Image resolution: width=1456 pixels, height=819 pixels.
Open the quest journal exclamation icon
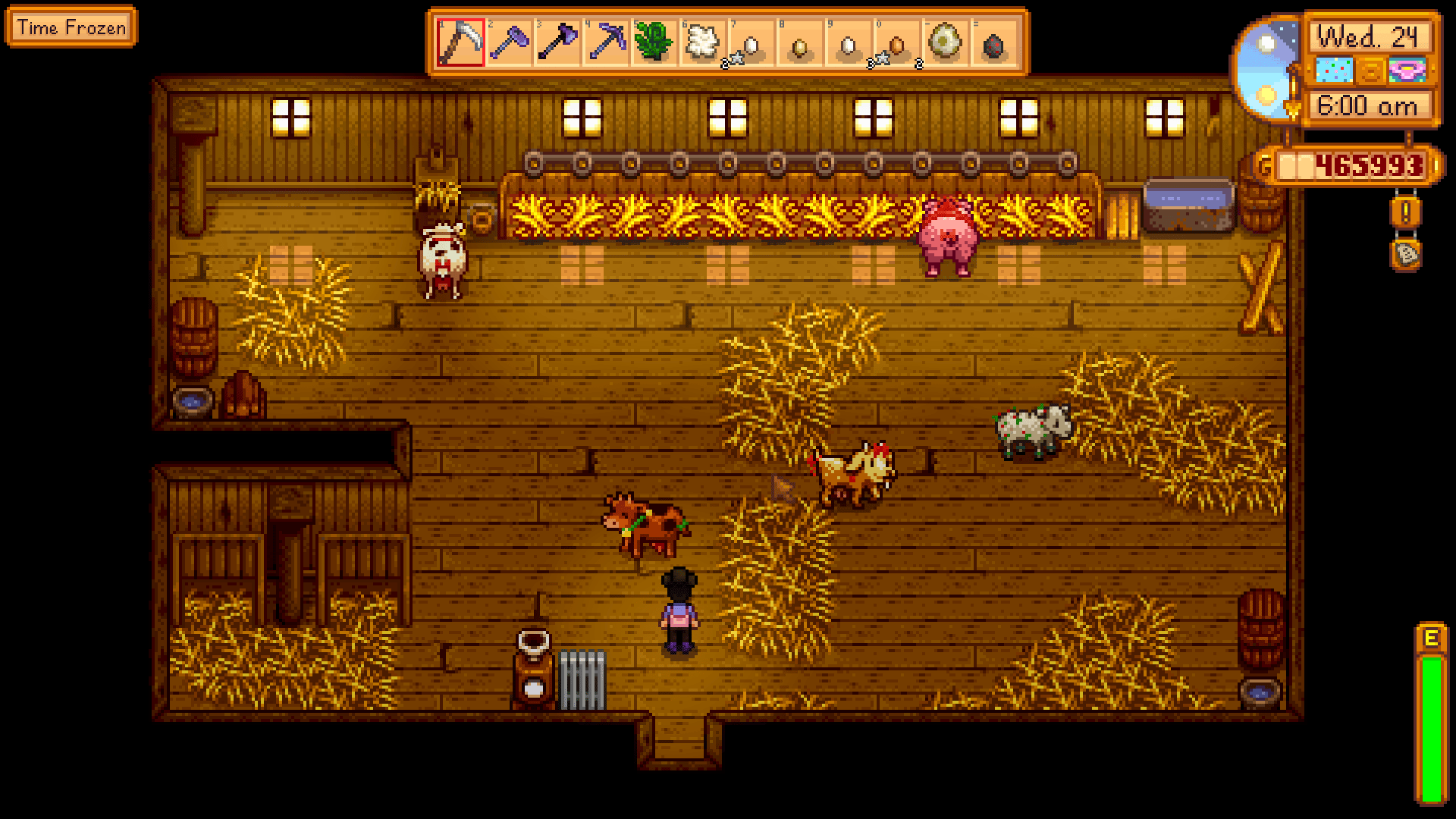point(1405,212)
